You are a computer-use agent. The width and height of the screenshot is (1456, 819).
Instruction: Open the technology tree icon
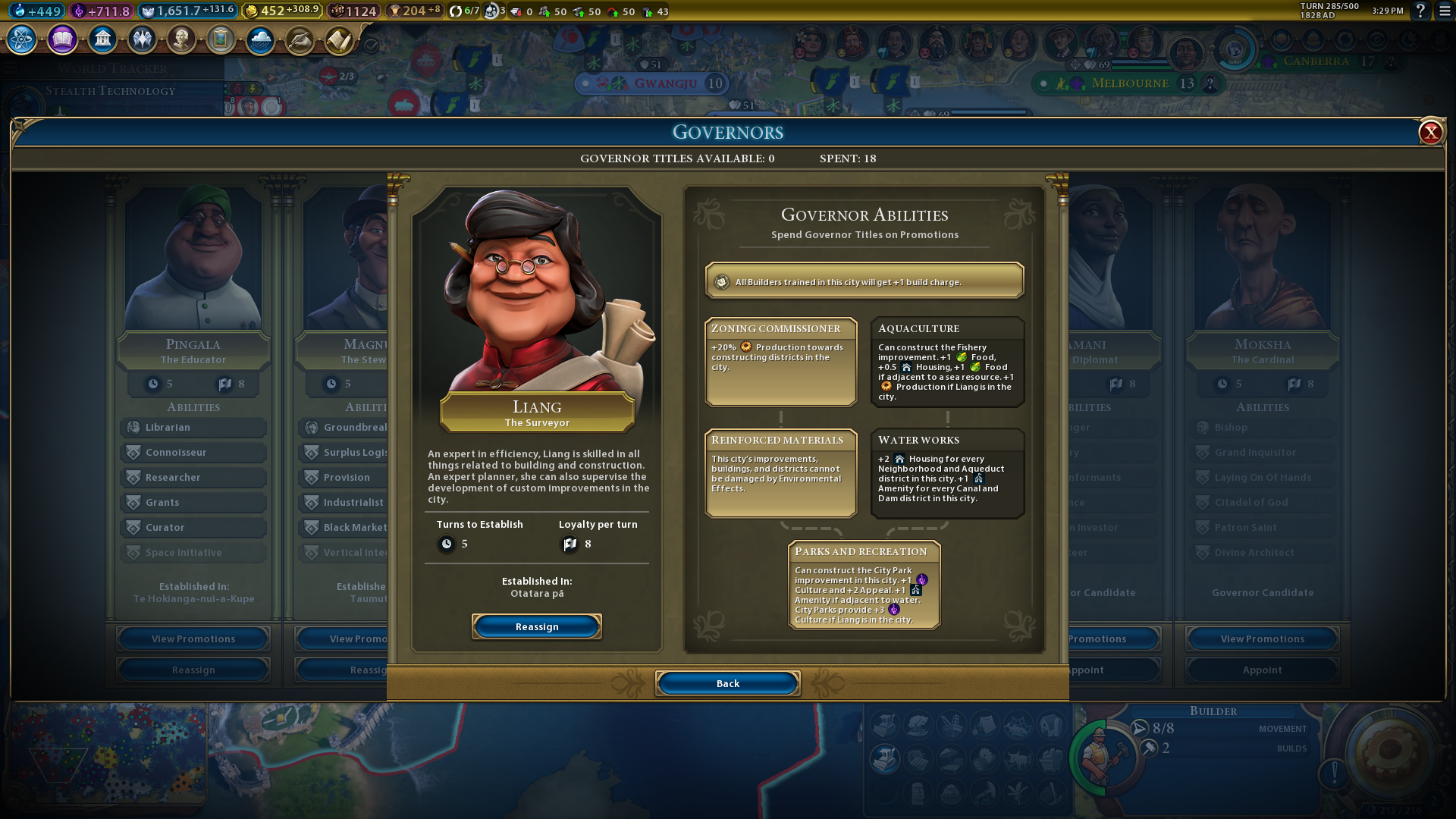pos(22,39)
